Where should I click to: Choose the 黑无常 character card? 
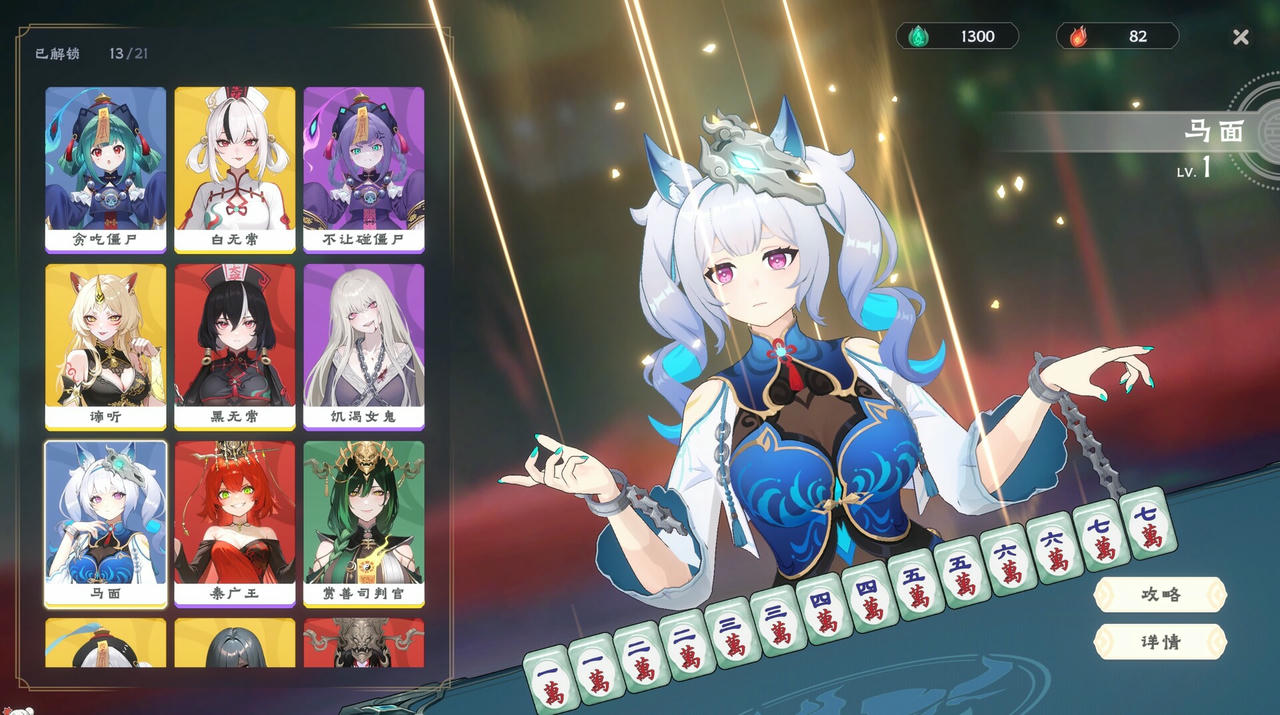pyautogui.click(x=235, y=345)
